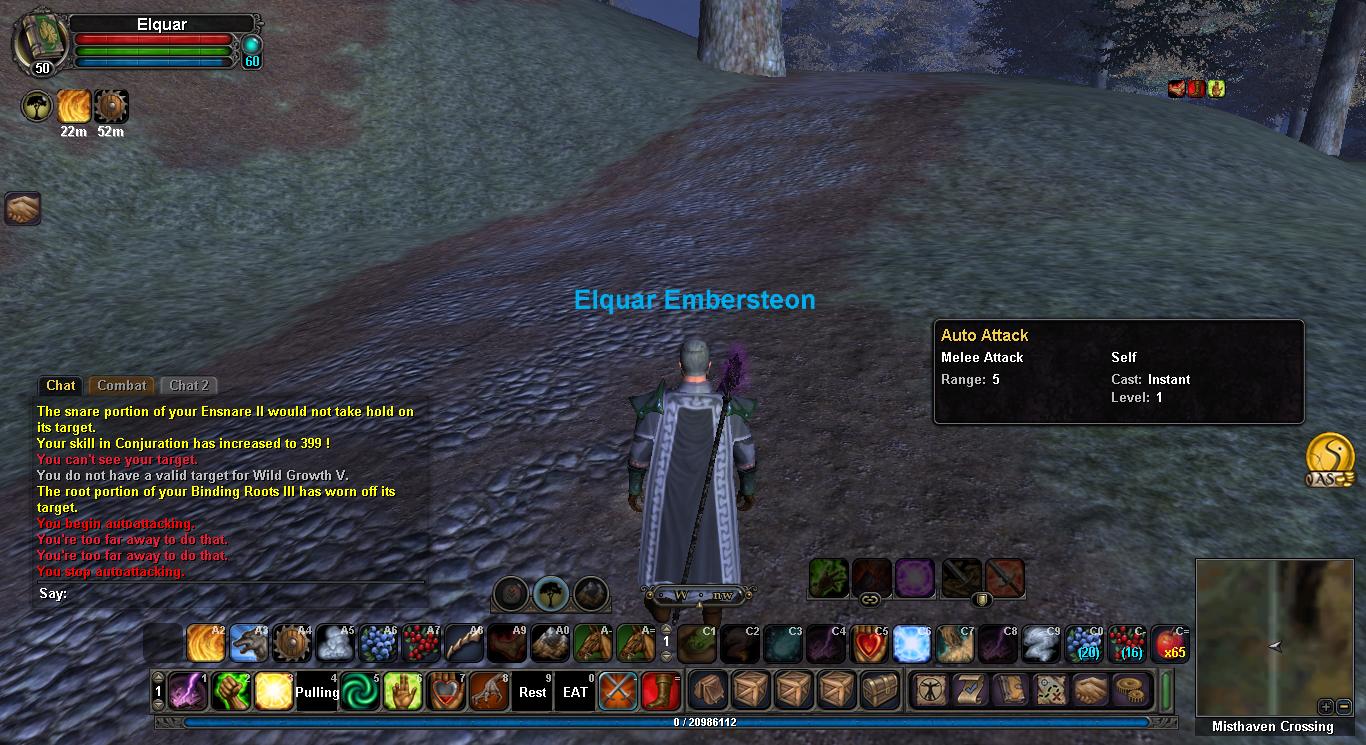Switch to the Combat chat tab
Screen dimensions: 1366x745
122,386
